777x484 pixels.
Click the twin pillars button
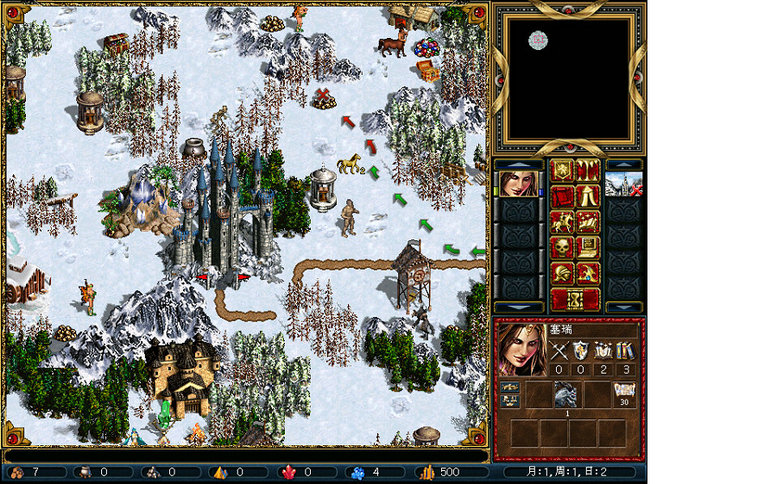587,170
